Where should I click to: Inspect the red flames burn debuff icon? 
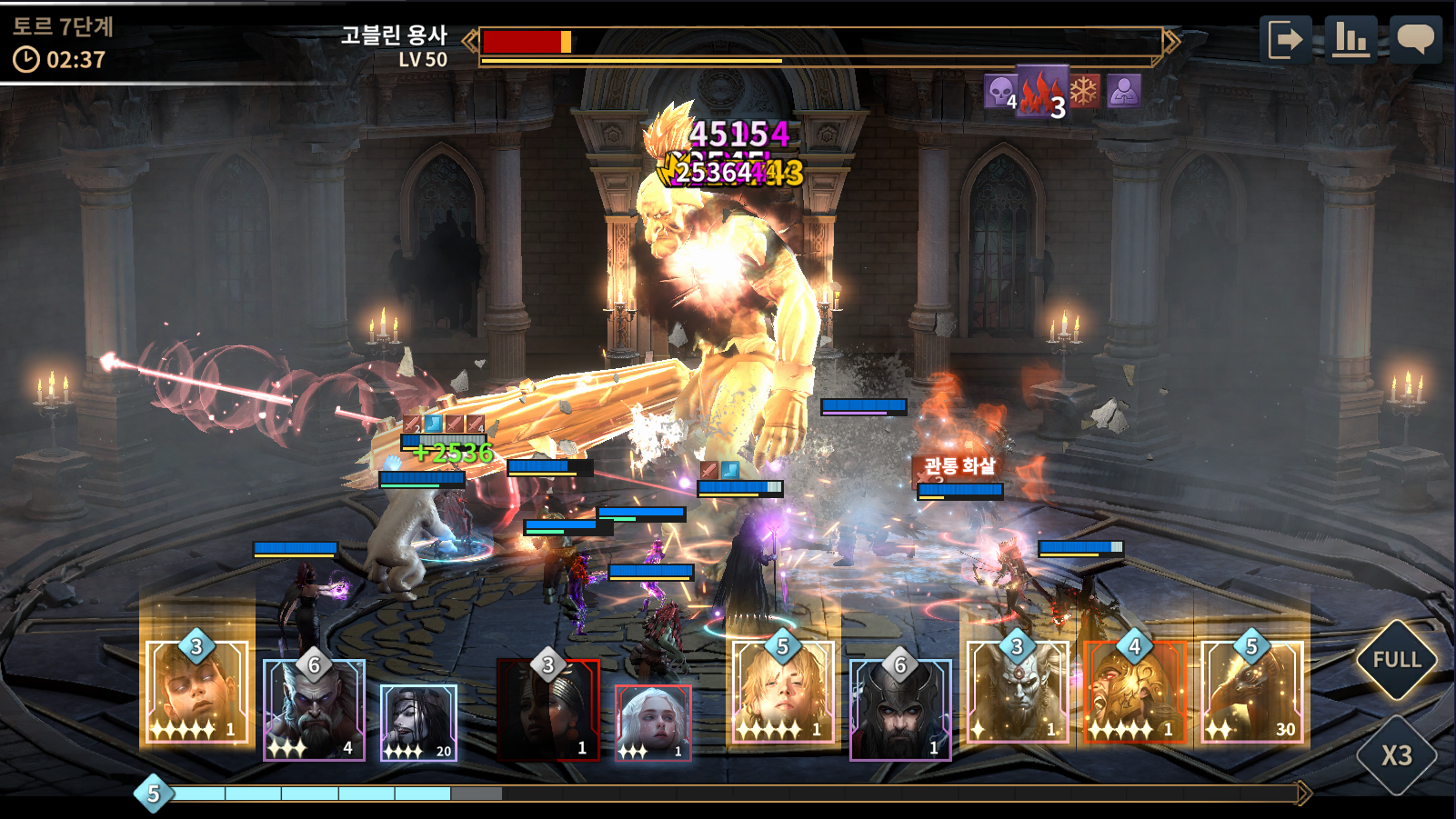point(1041,92)
